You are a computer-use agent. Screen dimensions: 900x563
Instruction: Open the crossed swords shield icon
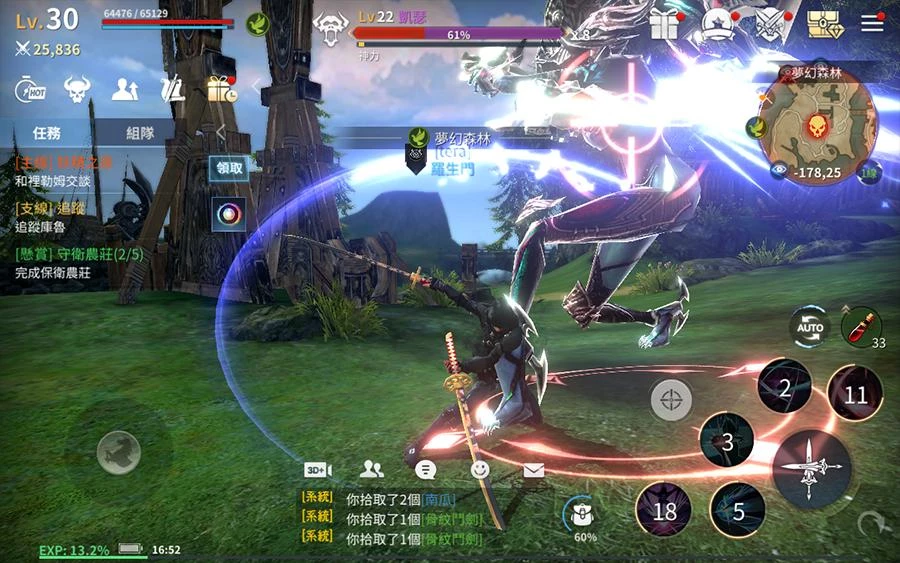point(772,24)
